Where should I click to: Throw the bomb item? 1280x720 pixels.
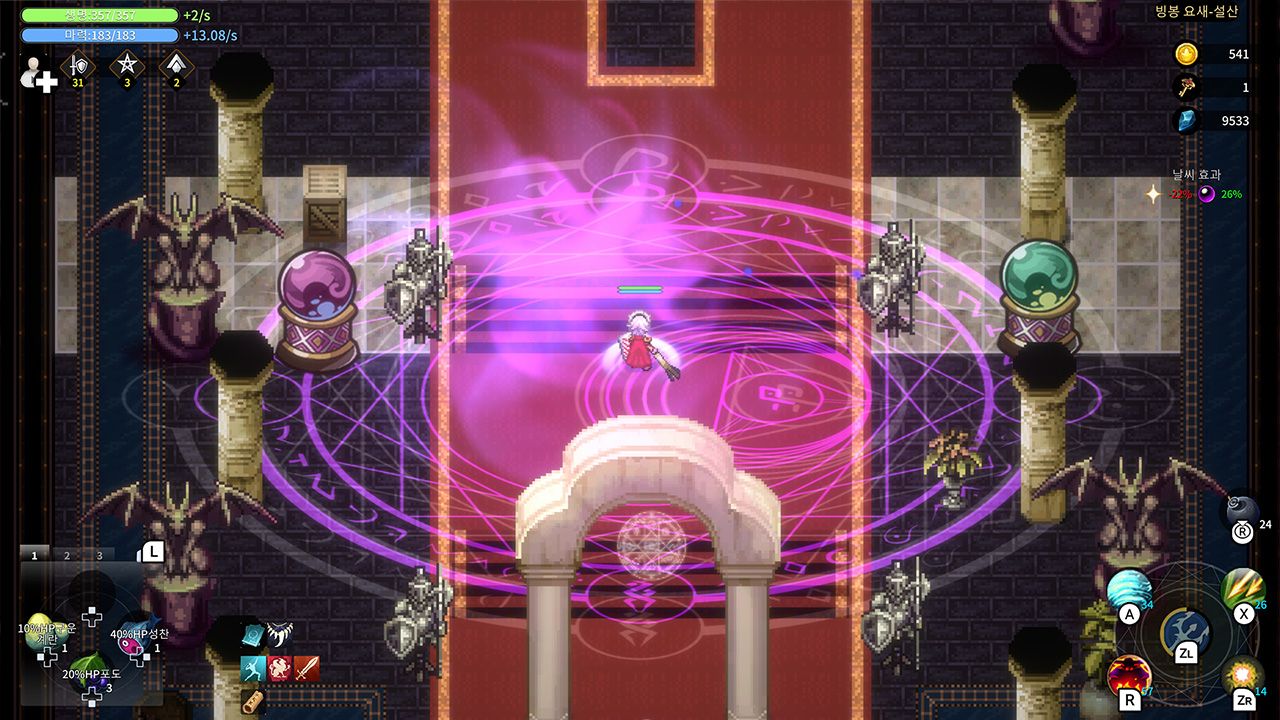(1243, 511)
